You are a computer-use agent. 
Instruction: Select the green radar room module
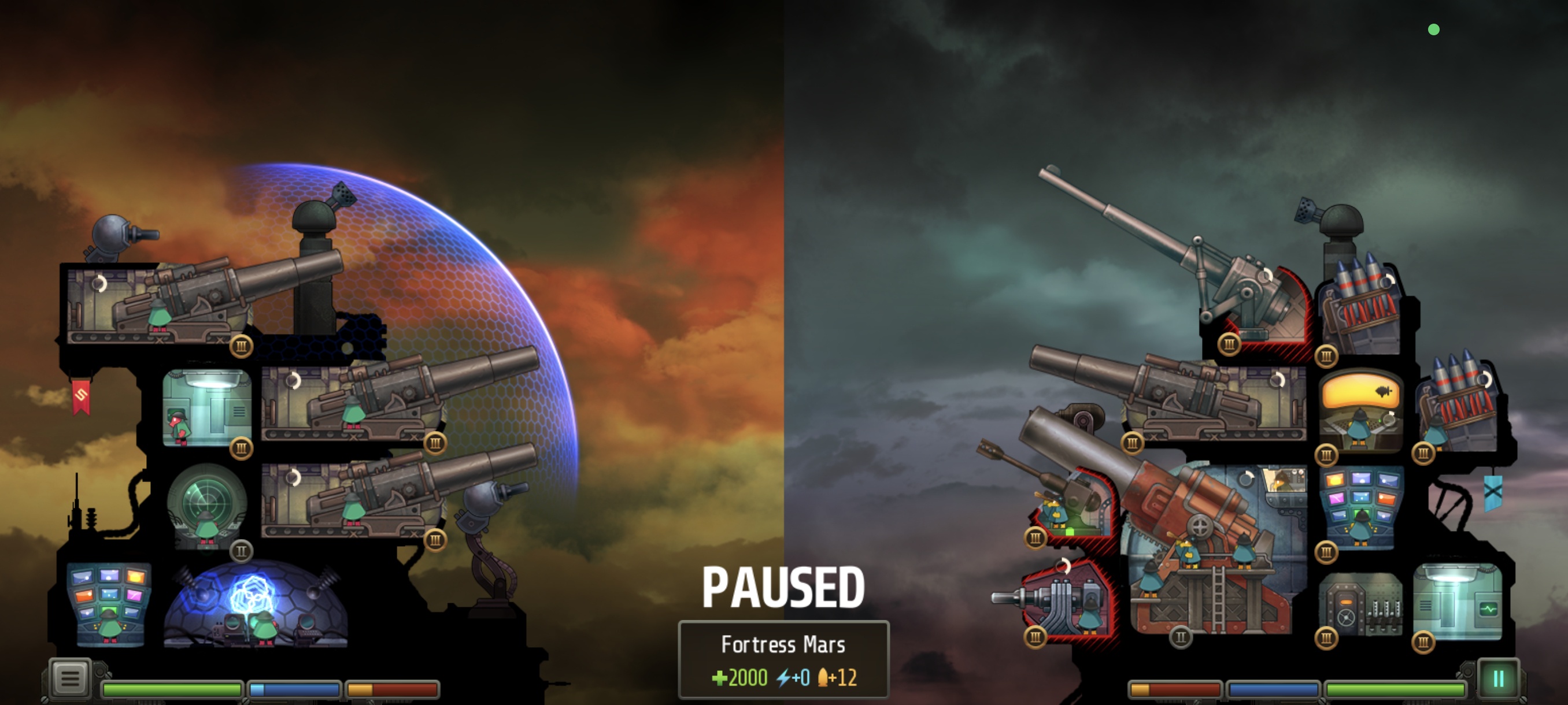pyautogui.click(x=207, y=506)
